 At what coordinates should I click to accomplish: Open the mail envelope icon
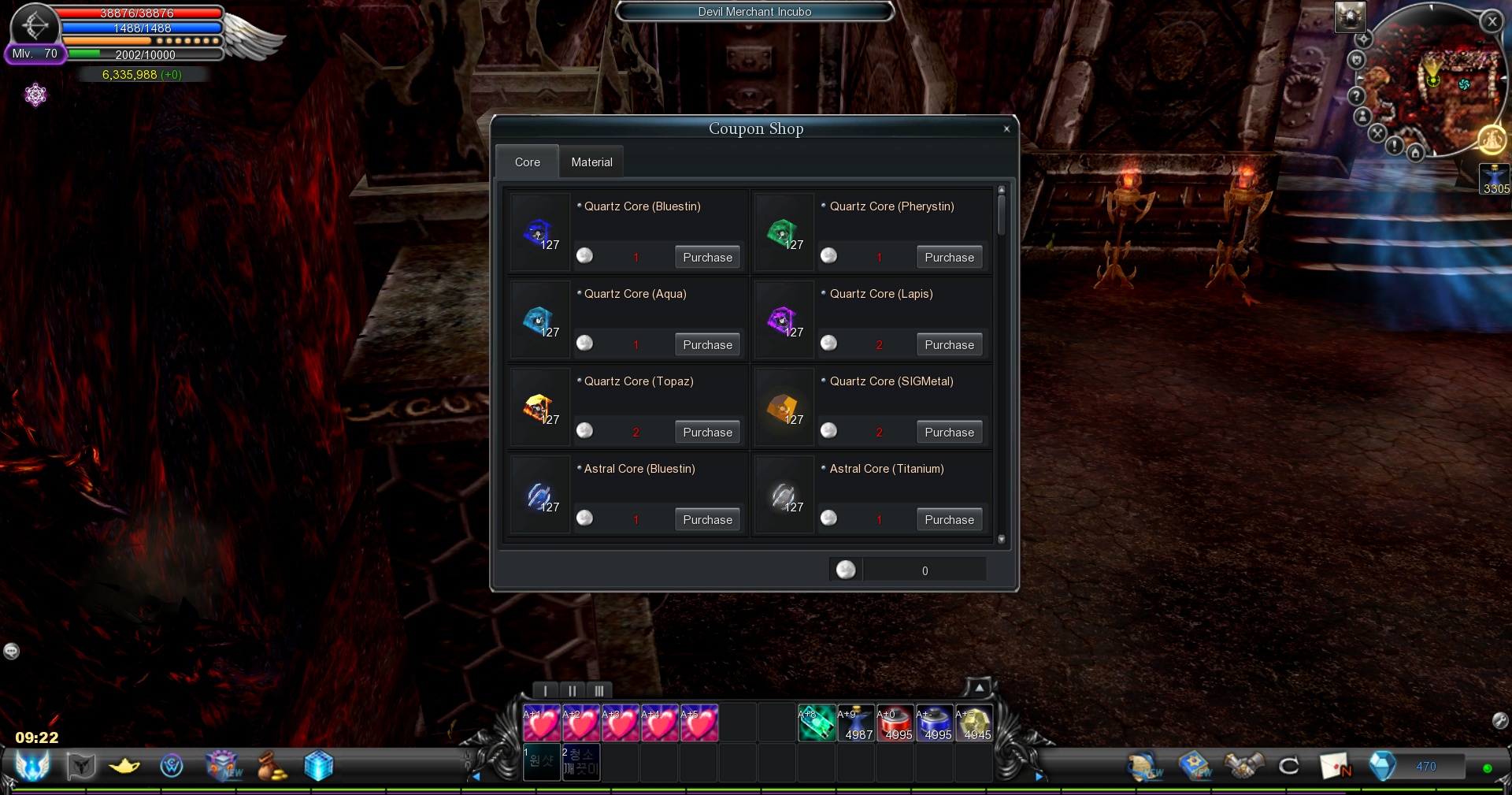coord(1335,765)
